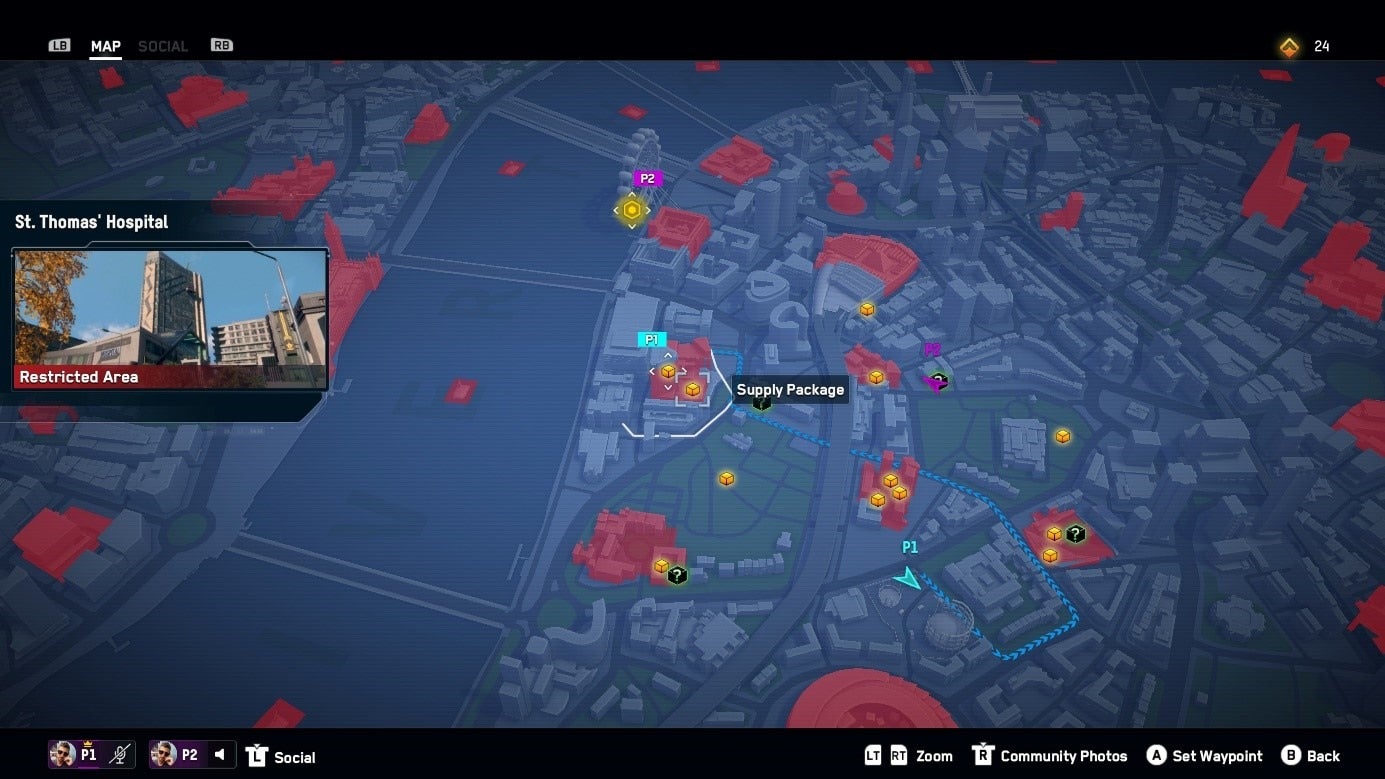The width and height of the screenshot is (1385, 779).
Task: Click the RB shoulder button prompt
Action: coord(220,44)
